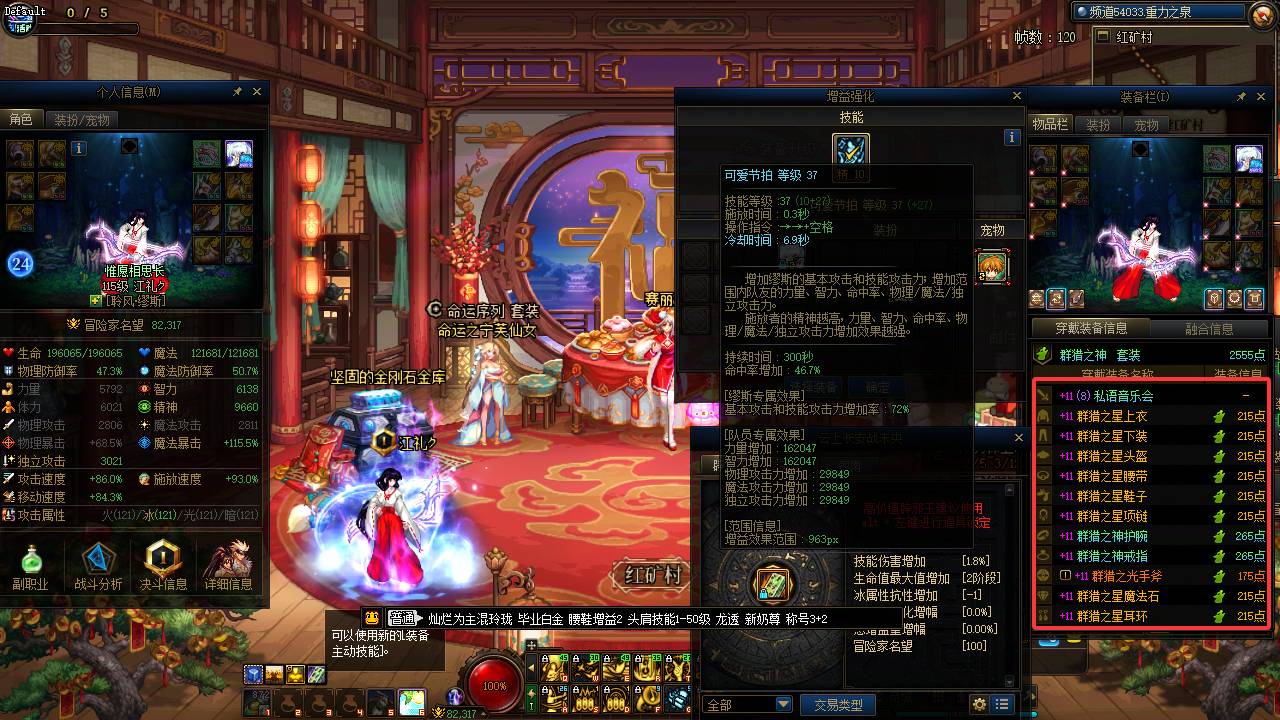The width and height of the screenshot is (1280, 720).
Task: Open the 详细信息 details icon
Action: tap(228, 560)
